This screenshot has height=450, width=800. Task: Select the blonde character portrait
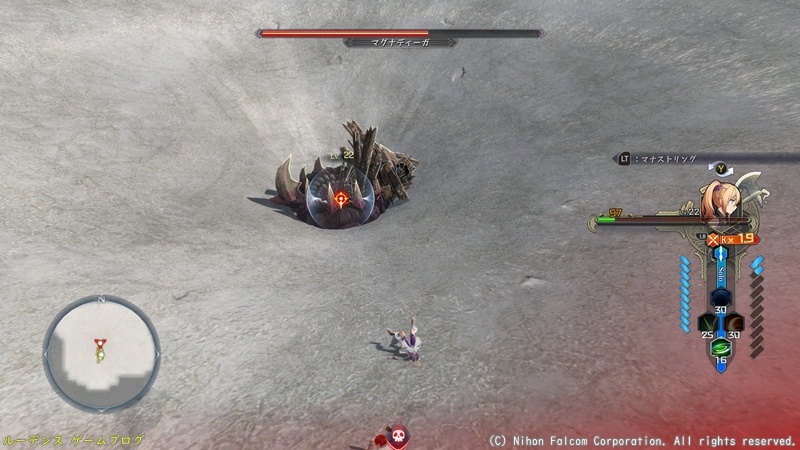(x=721, y=198)
